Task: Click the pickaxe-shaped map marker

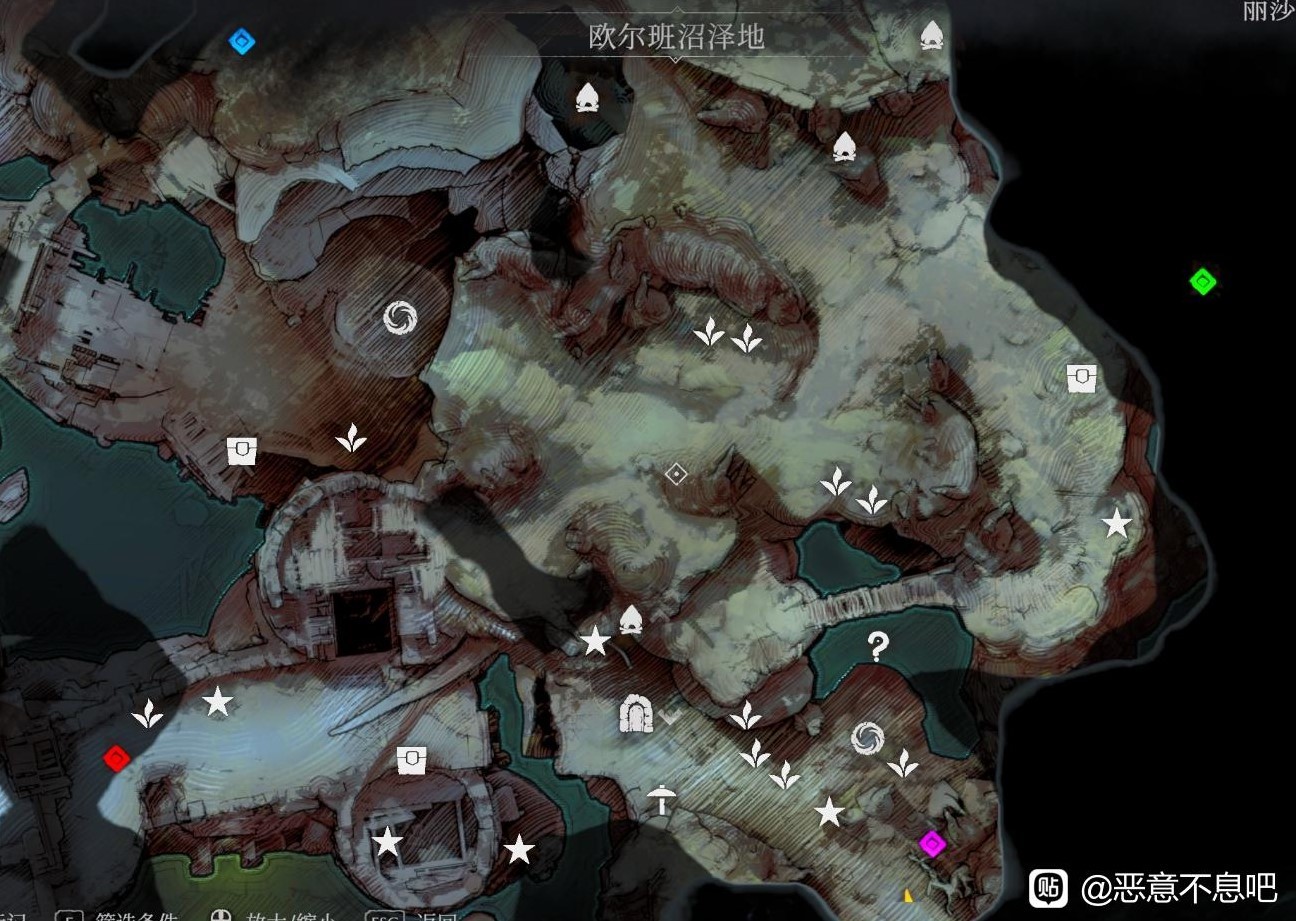Action: click(660, 798)
